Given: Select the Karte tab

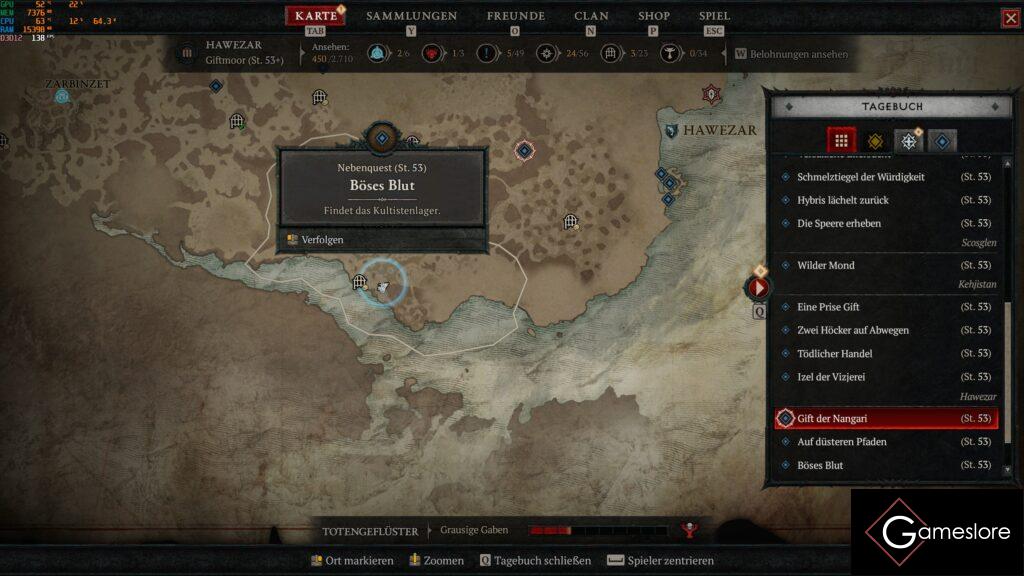Looking at the screenshot, I should tap(316, 16).
